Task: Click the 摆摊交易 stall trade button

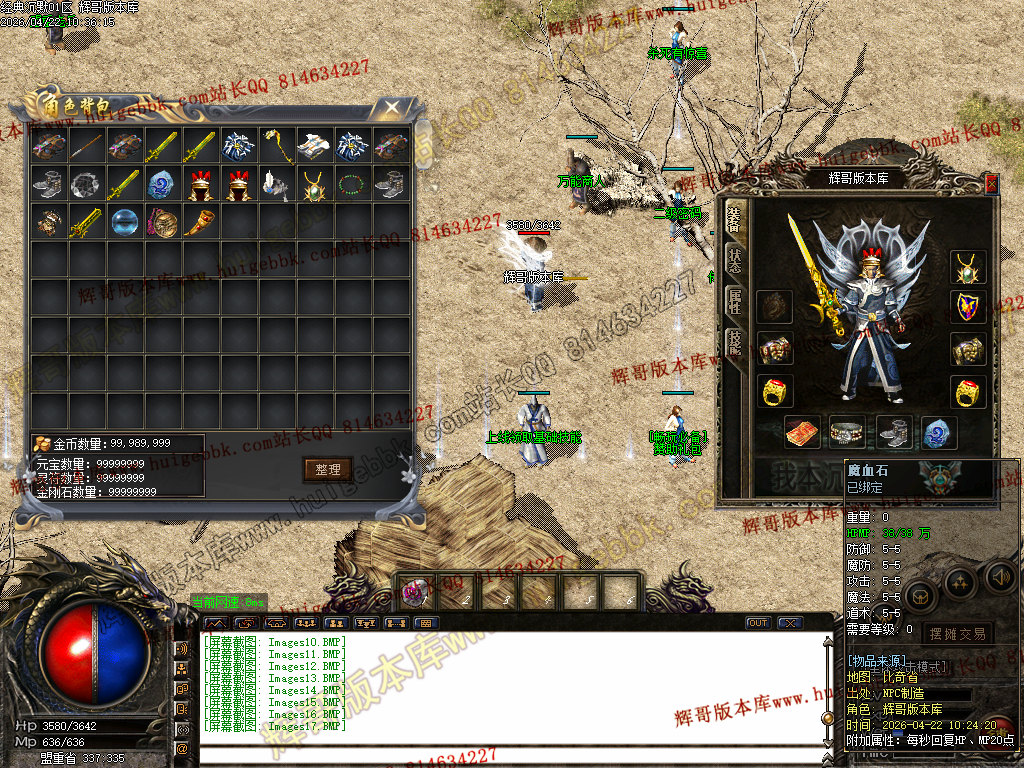Action: point(957,633)
